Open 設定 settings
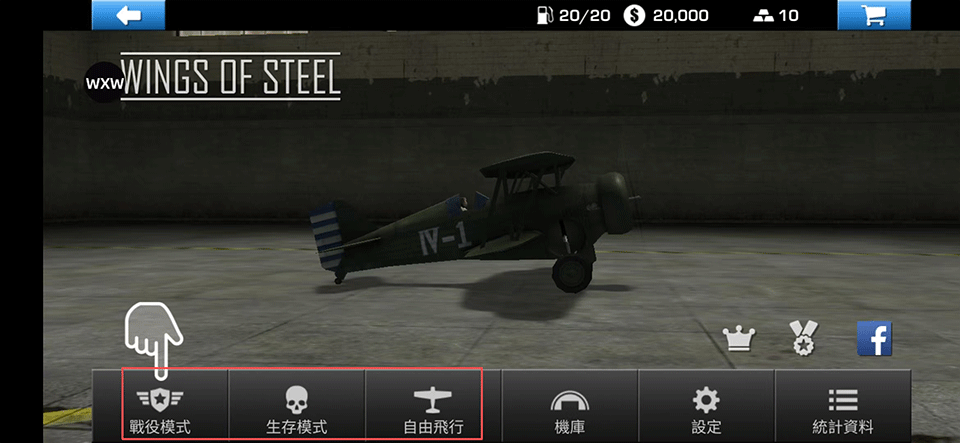 tap(706, 406)
